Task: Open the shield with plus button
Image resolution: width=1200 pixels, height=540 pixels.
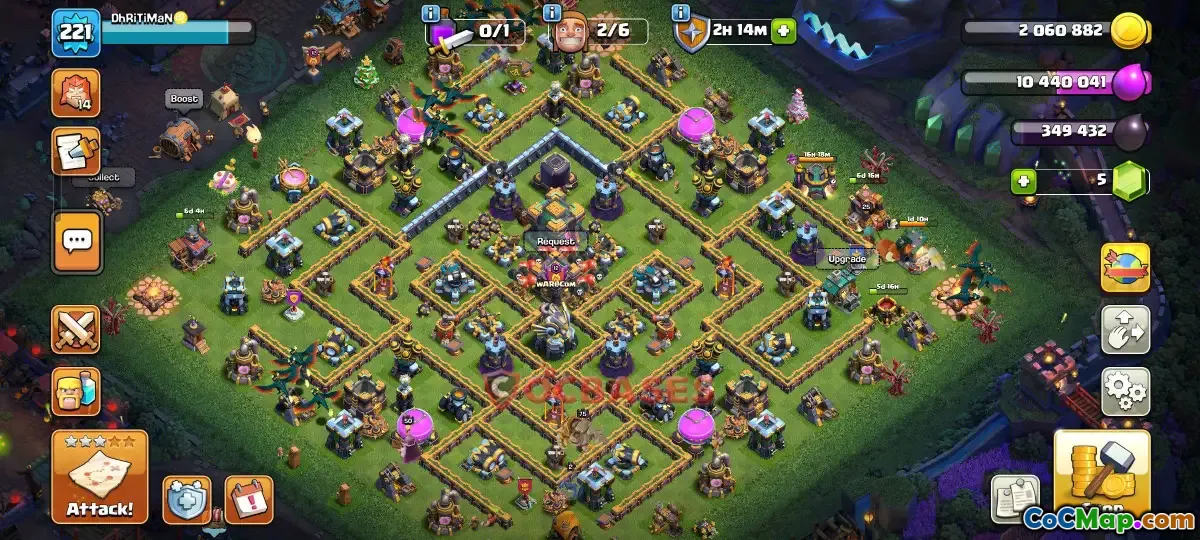Action: point(187,499)
